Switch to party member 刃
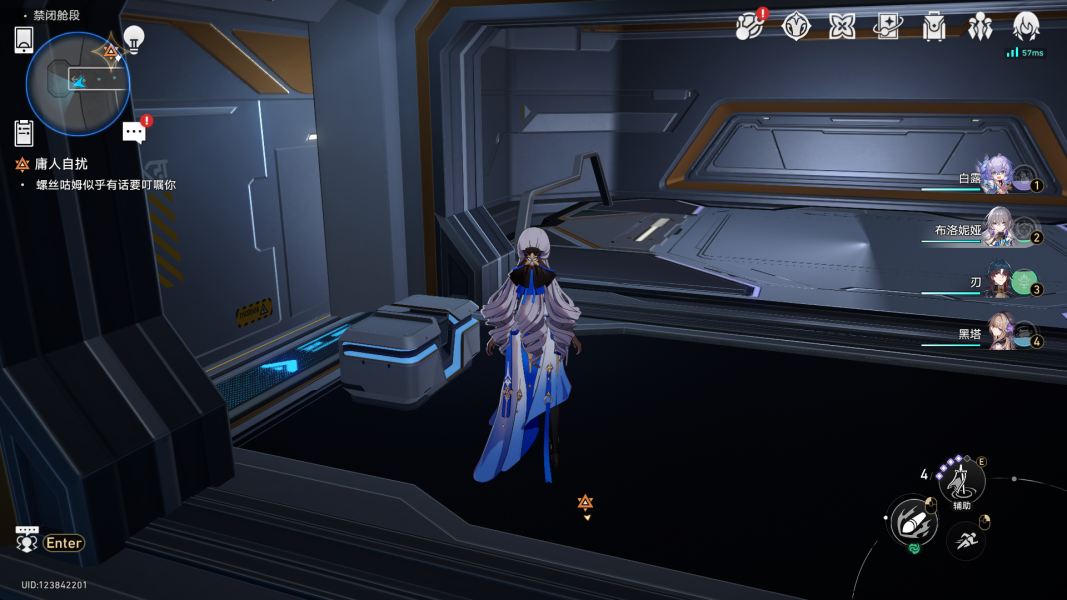This screenshot has width=1067, height=600. (x=998, y=282)
